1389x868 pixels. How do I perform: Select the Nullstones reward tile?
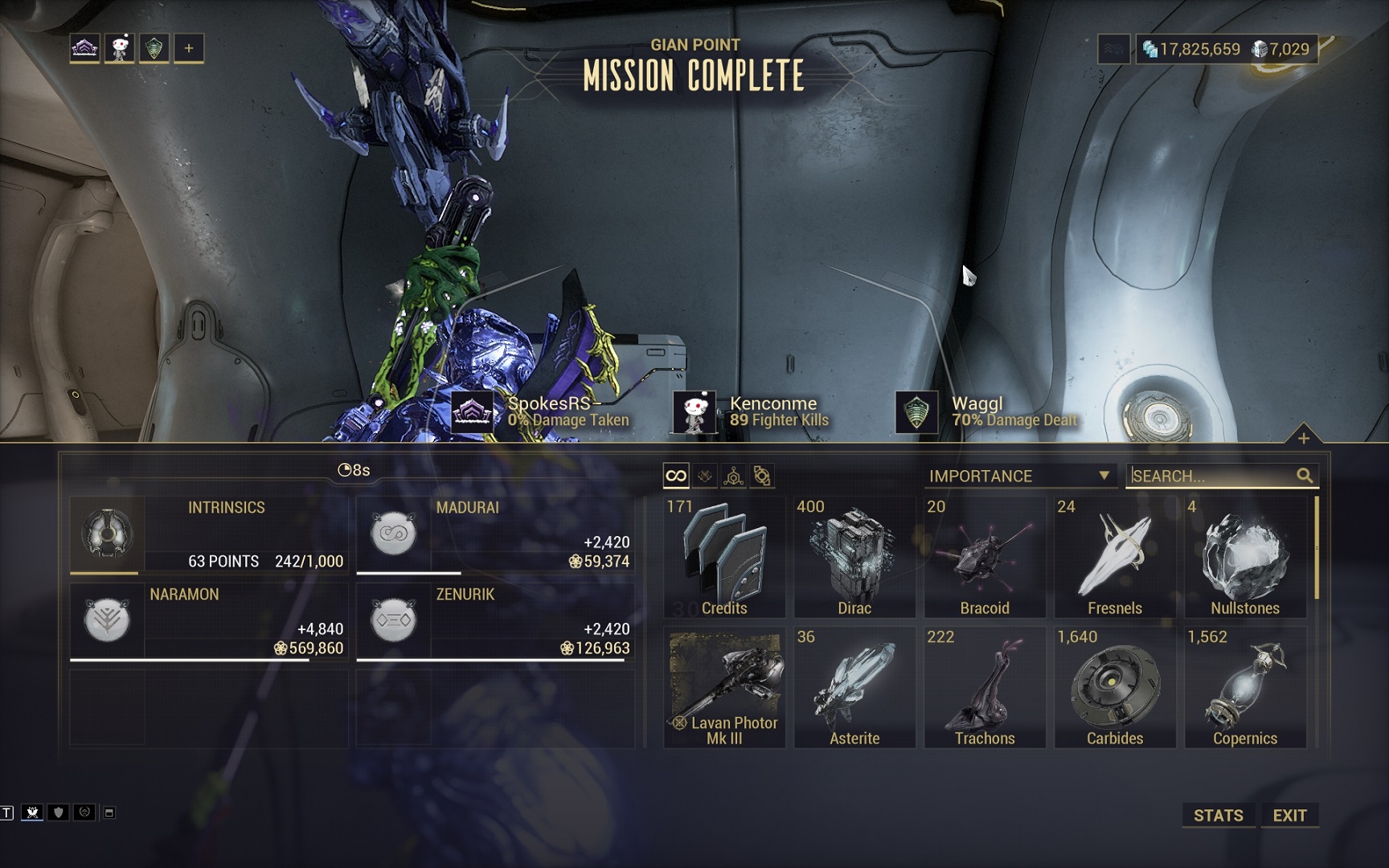1245,557
